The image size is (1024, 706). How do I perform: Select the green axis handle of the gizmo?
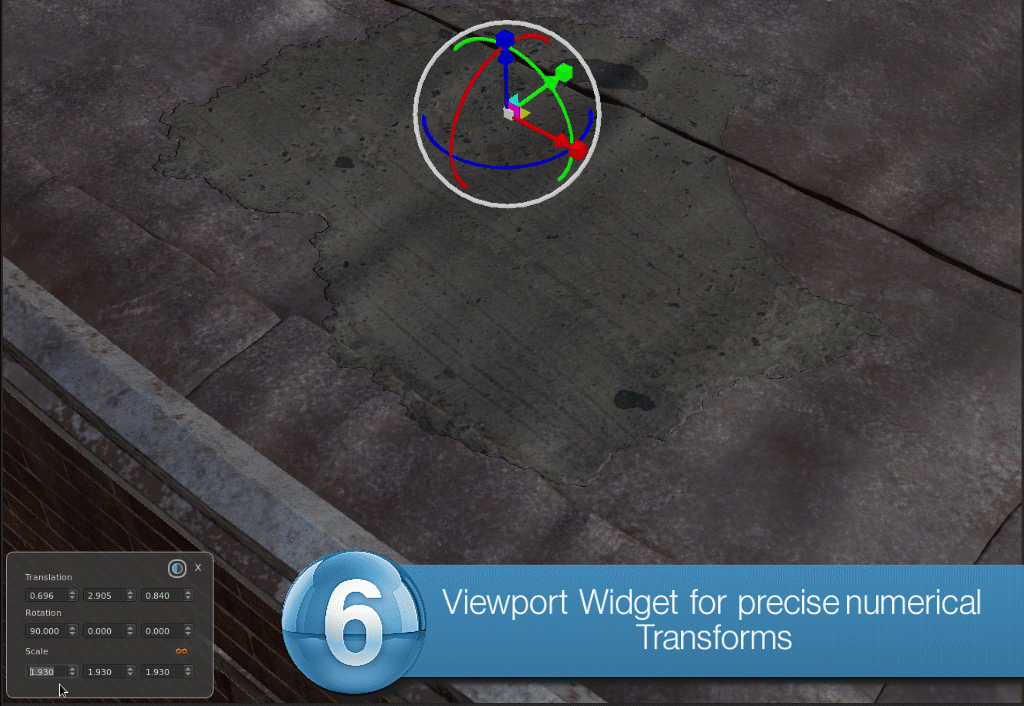tap(562, 72)
